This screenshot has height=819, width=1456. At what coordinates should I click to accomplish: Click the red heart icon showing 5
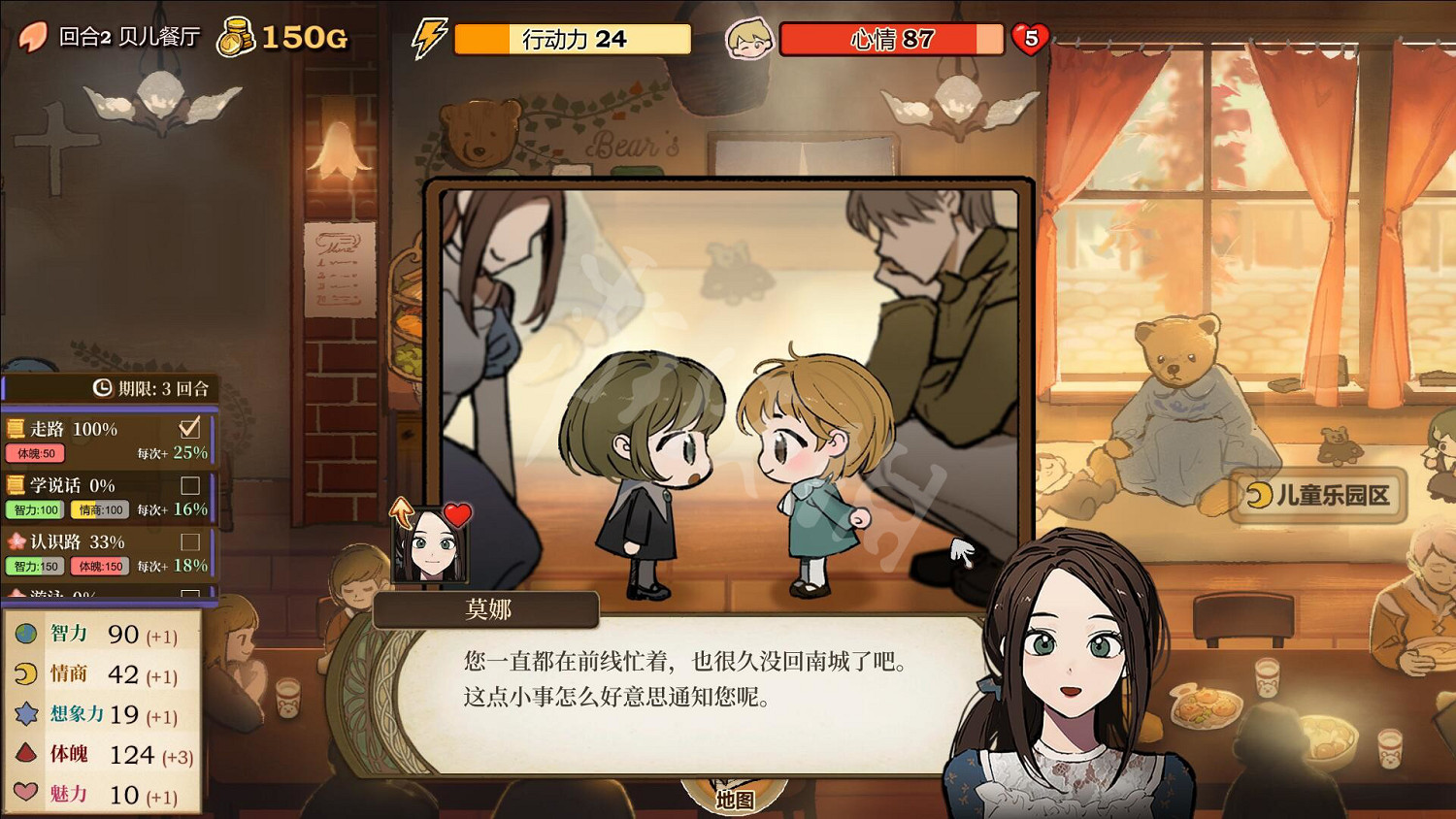[1029, 37]
